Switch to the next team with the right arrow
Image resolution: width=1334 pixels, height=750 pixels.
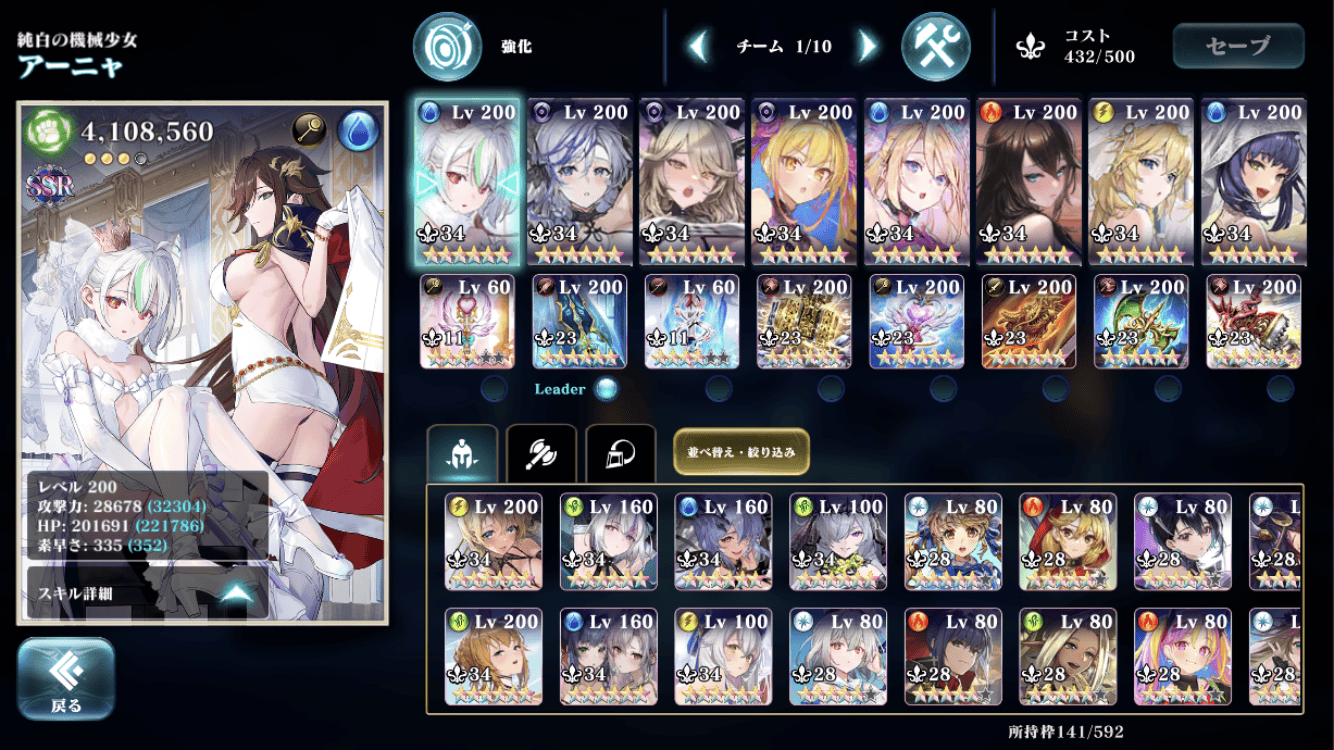point(868,46)
